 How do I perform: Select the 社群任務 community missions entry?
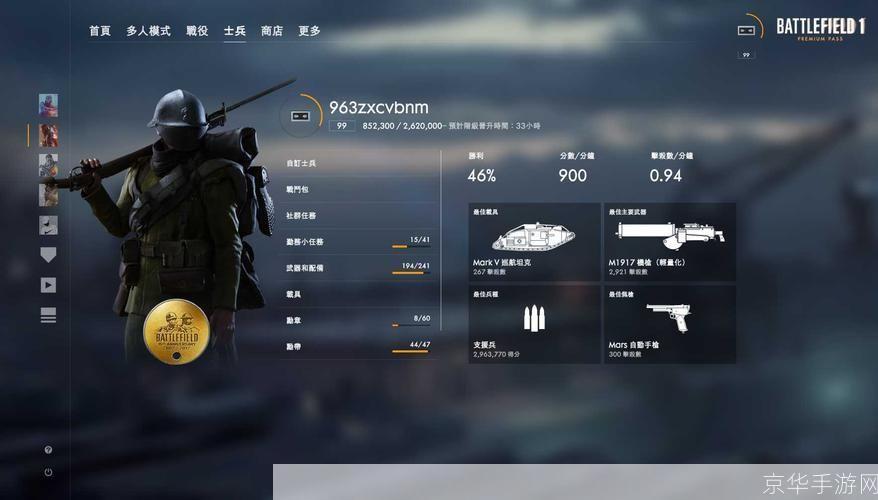coord(360,215)
